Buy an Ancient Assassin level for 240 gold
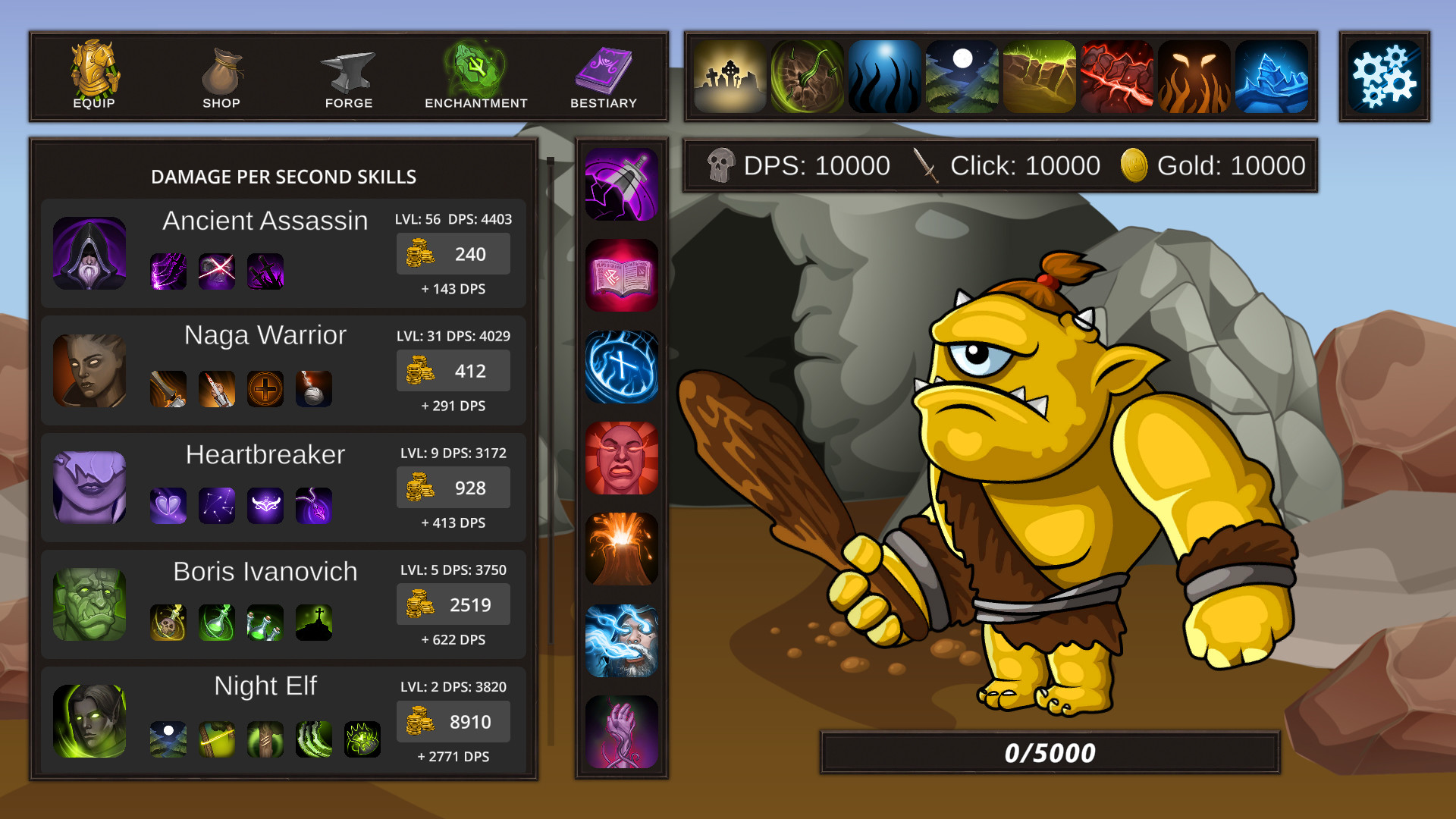The image size is (1456, 819). (453, 254)
